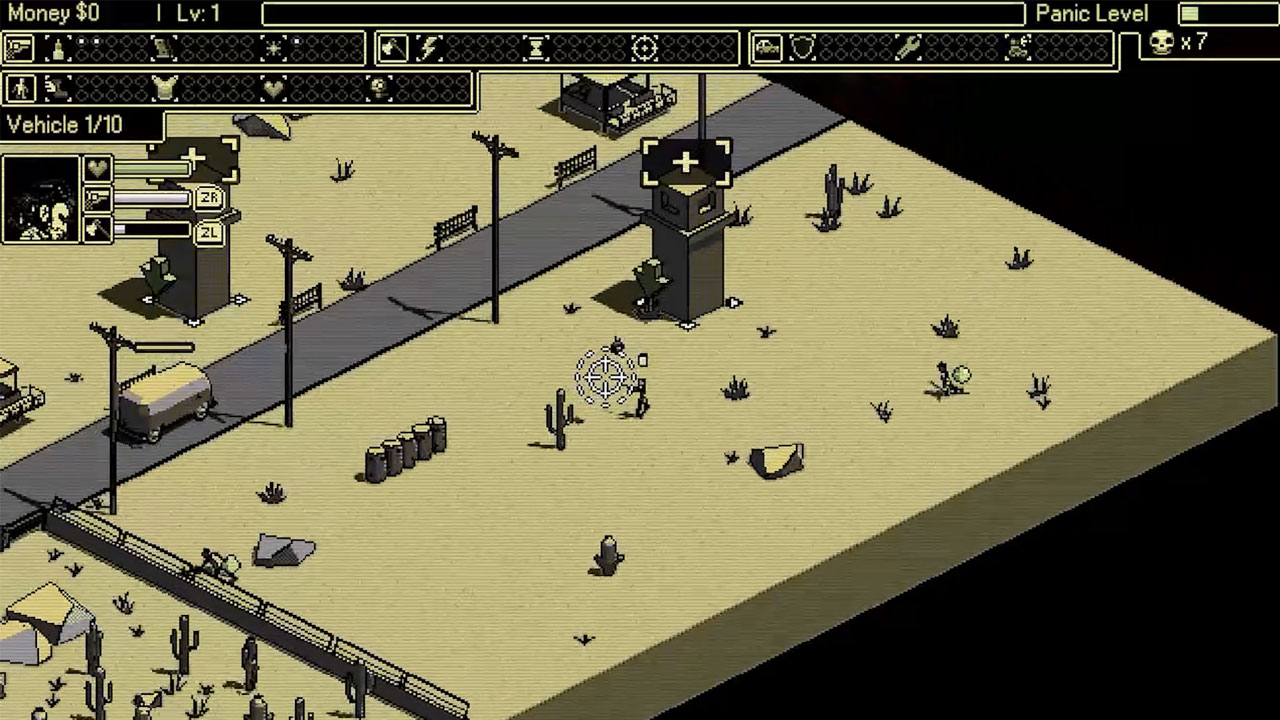1280x720 pixels.
Task: Click the axe melee weapon icon
Action: coord(393,47)
